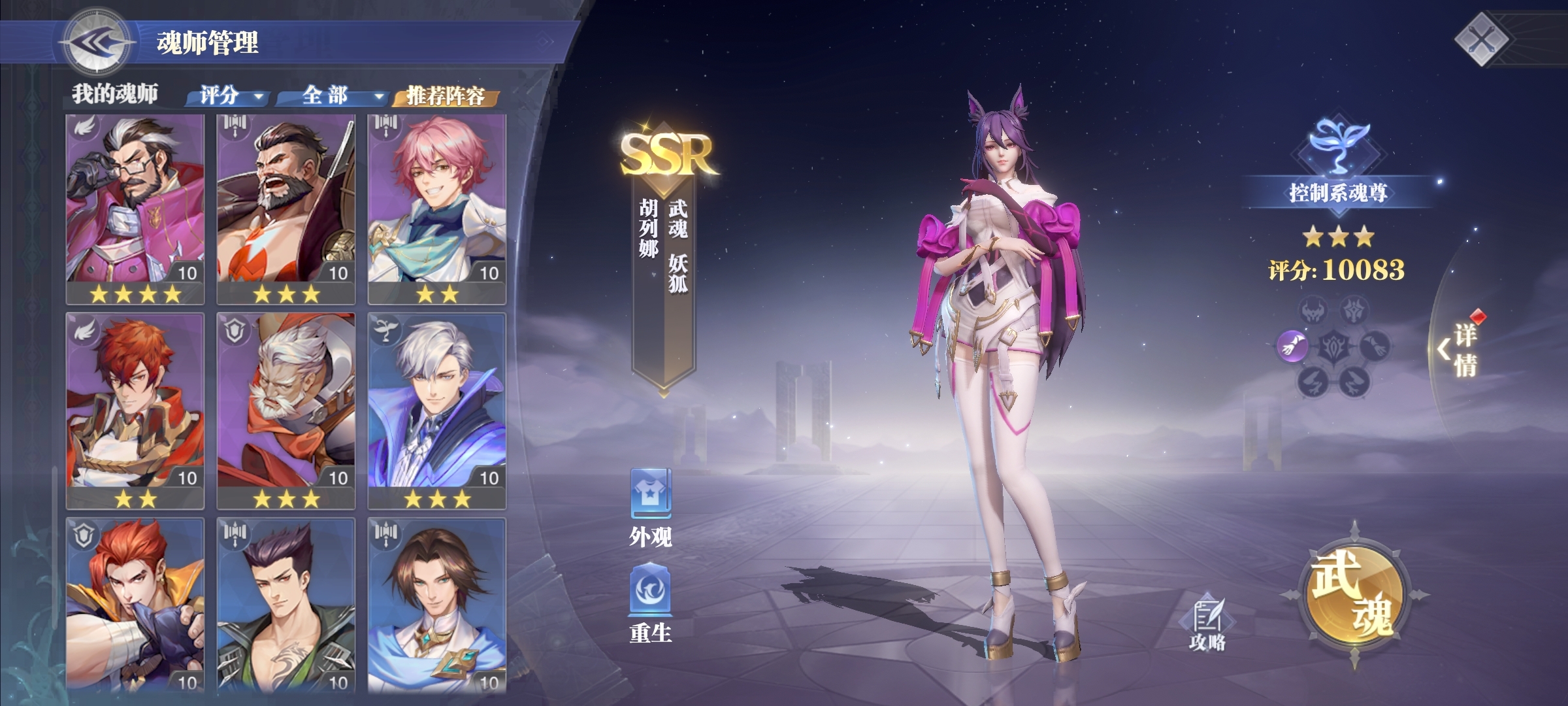Toggle the white hand skill node
1568x706 pixels.
1377,346
